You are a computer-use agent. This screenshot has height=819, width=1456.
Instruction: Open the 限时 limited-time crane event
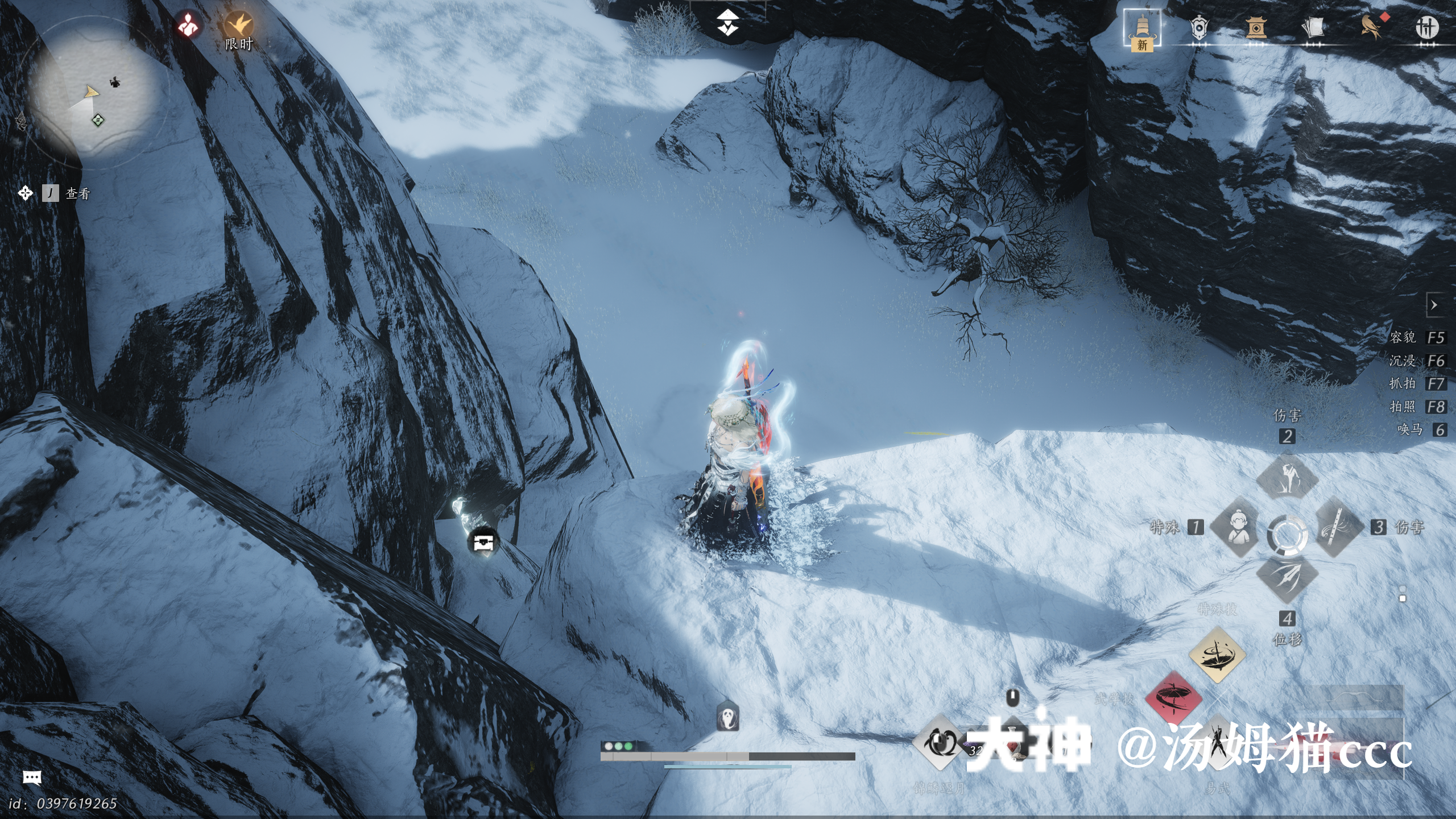pyautogui.click(x=238, y=26)
